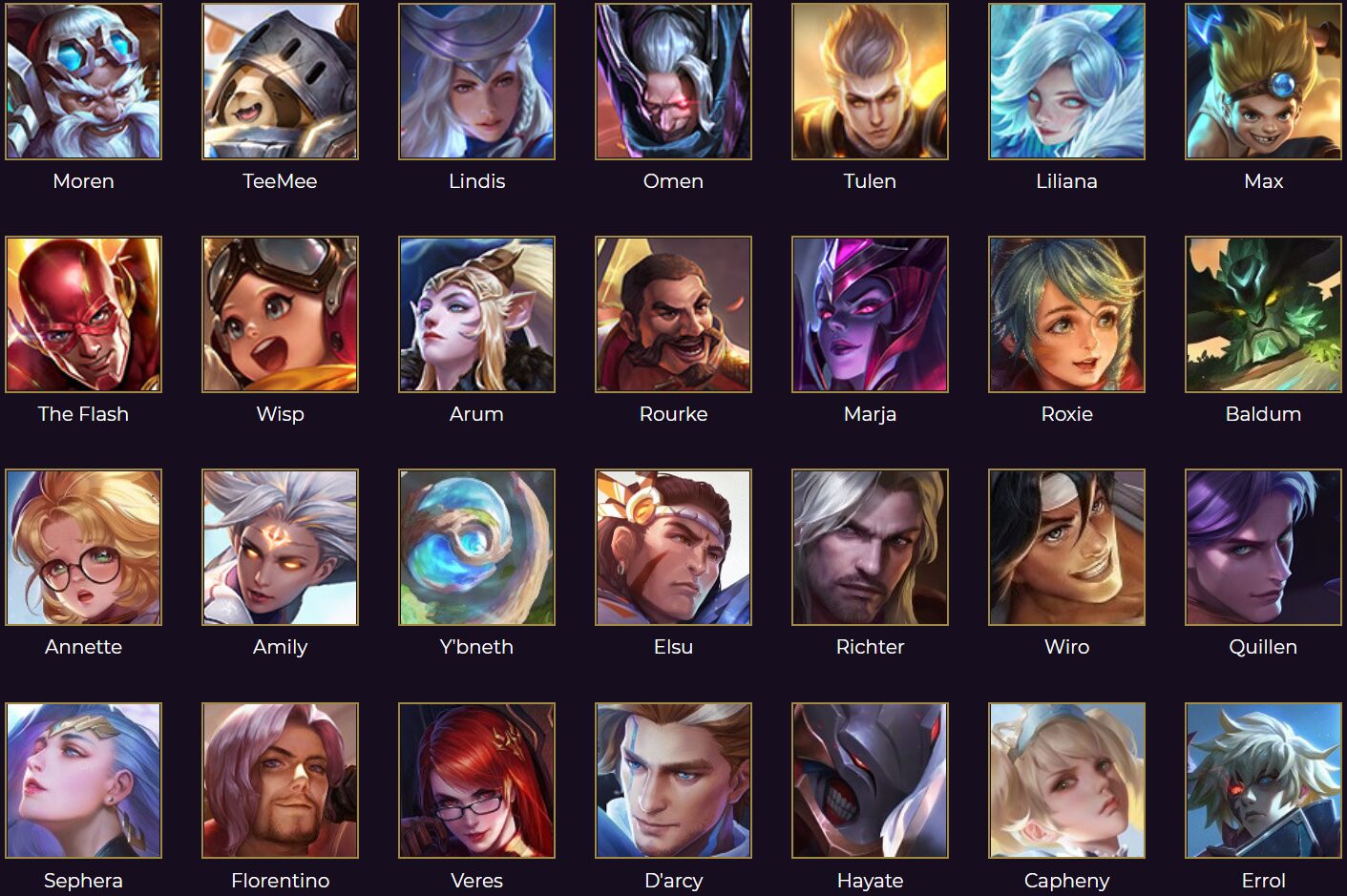Choose Lindis from the hero grid
This screenshot has width=1347, height=896.
[476, 81]
